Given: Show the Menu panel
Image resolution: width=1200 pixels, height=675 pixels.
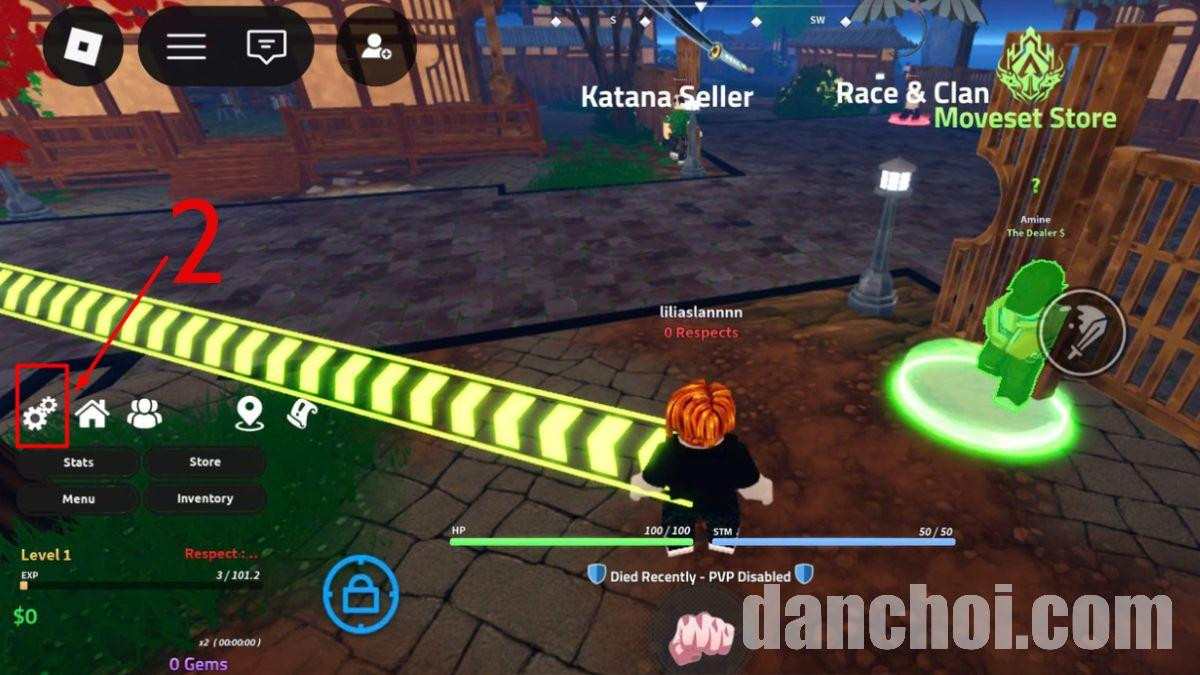Looking at the screenshot, I should [x=78, y=499].
